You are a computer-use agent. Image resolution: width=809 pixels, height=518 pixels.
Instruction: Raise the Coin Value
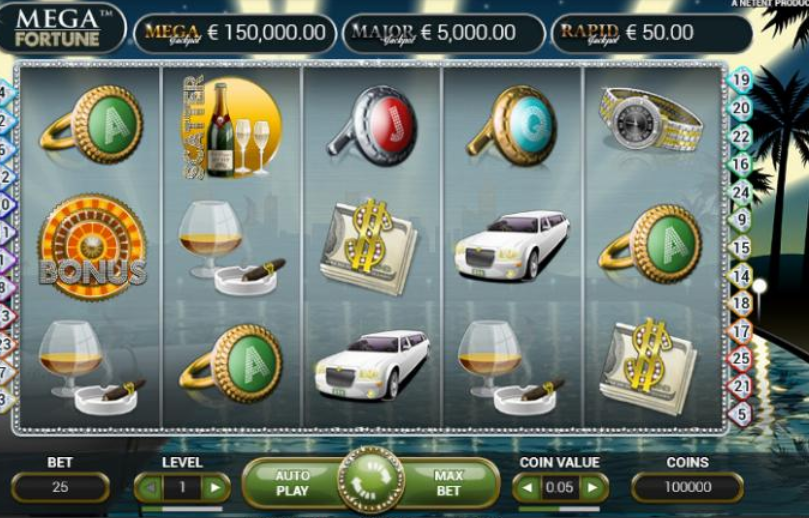pos(592,488)
